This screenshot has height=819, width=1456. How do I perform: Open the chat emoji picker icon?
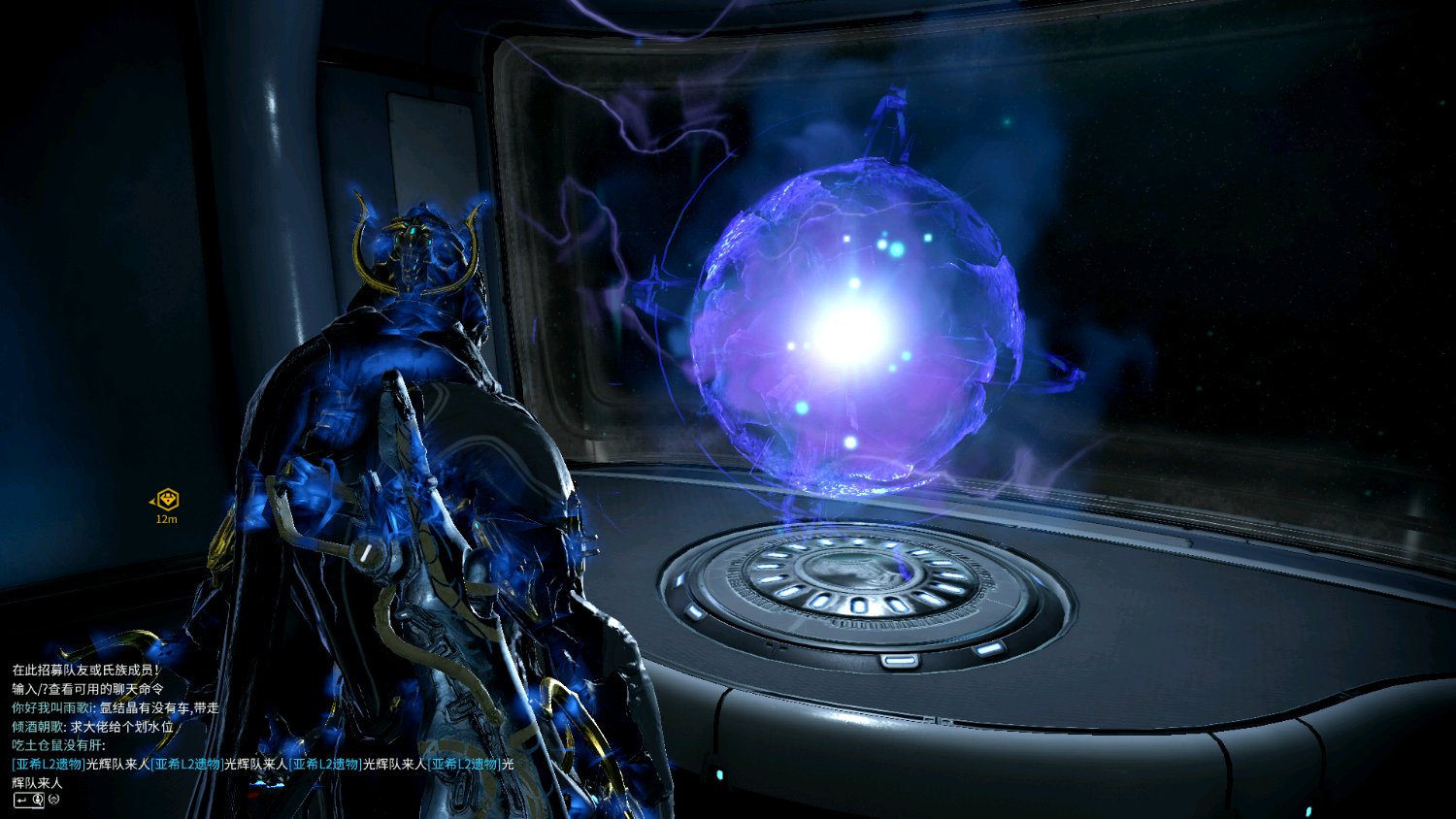click(54, 800)
